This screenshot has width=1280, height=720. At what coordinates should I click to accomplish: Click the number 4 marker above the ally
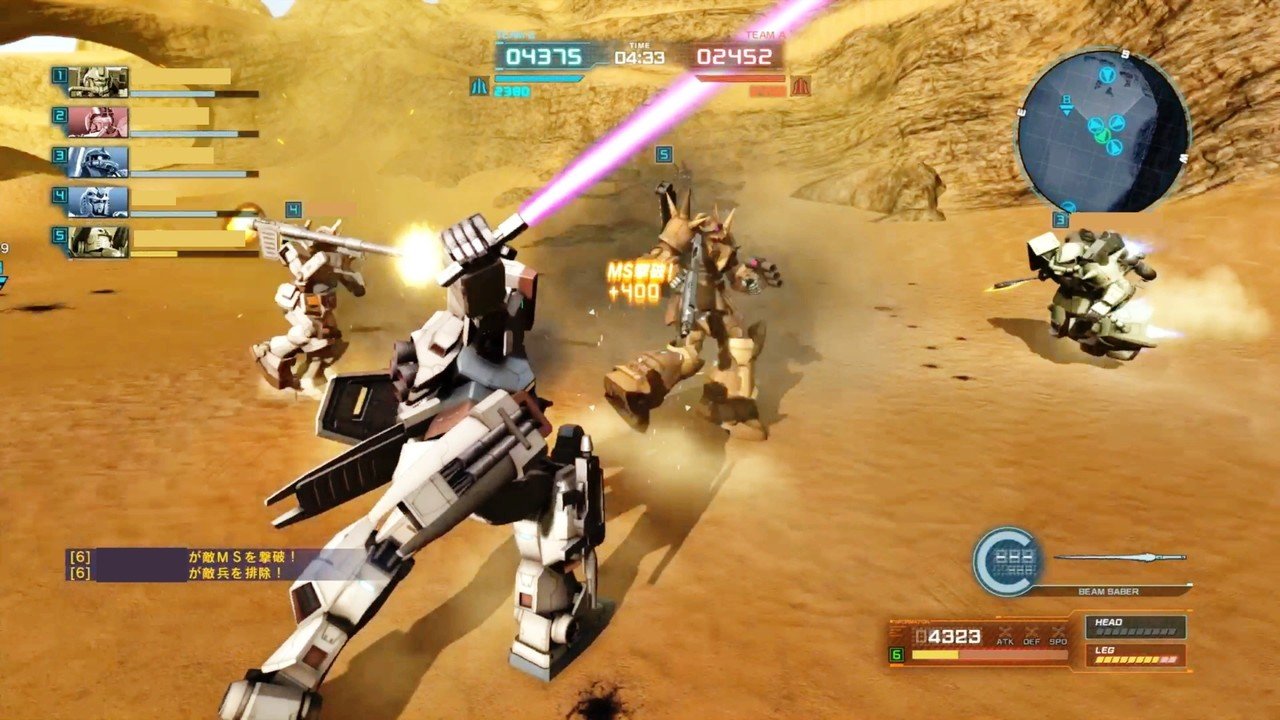(x=293, y=209)
